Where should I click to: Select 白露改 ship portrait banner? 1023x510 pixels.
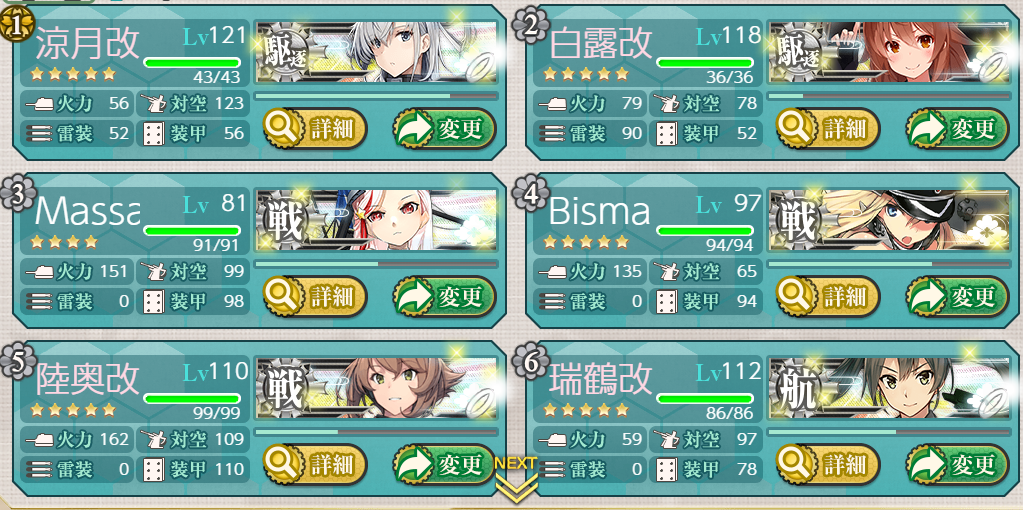coord(890,53)
